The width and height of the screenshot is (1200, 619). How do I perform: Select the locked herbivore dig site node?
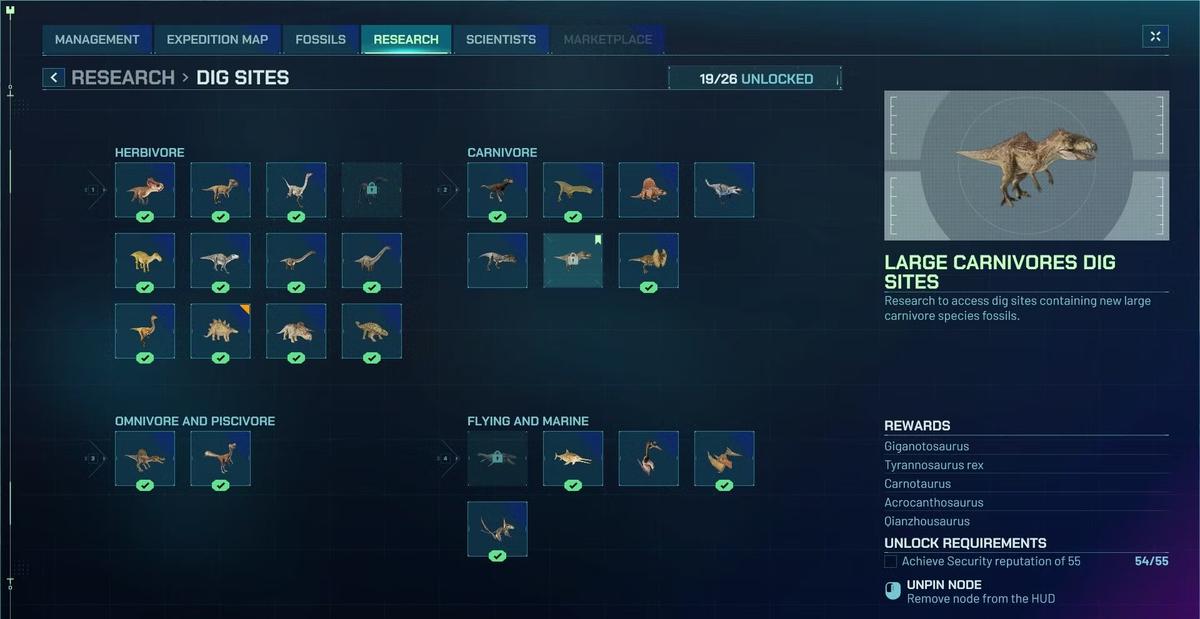(x=372, y=190)
